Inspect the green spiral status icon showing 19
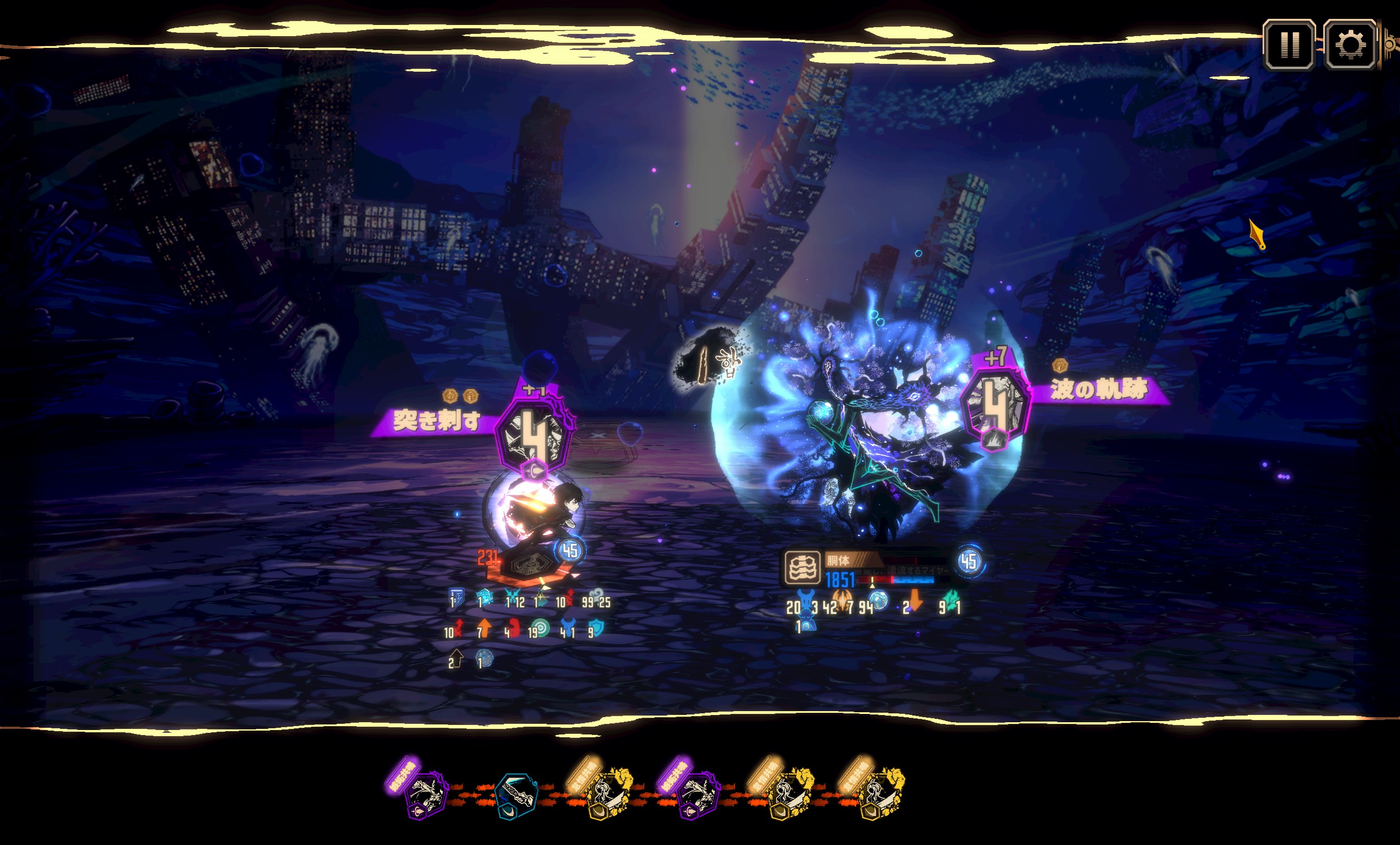Image resolution: width=1400 pixels, height=845 pixels. coord(541,629)
